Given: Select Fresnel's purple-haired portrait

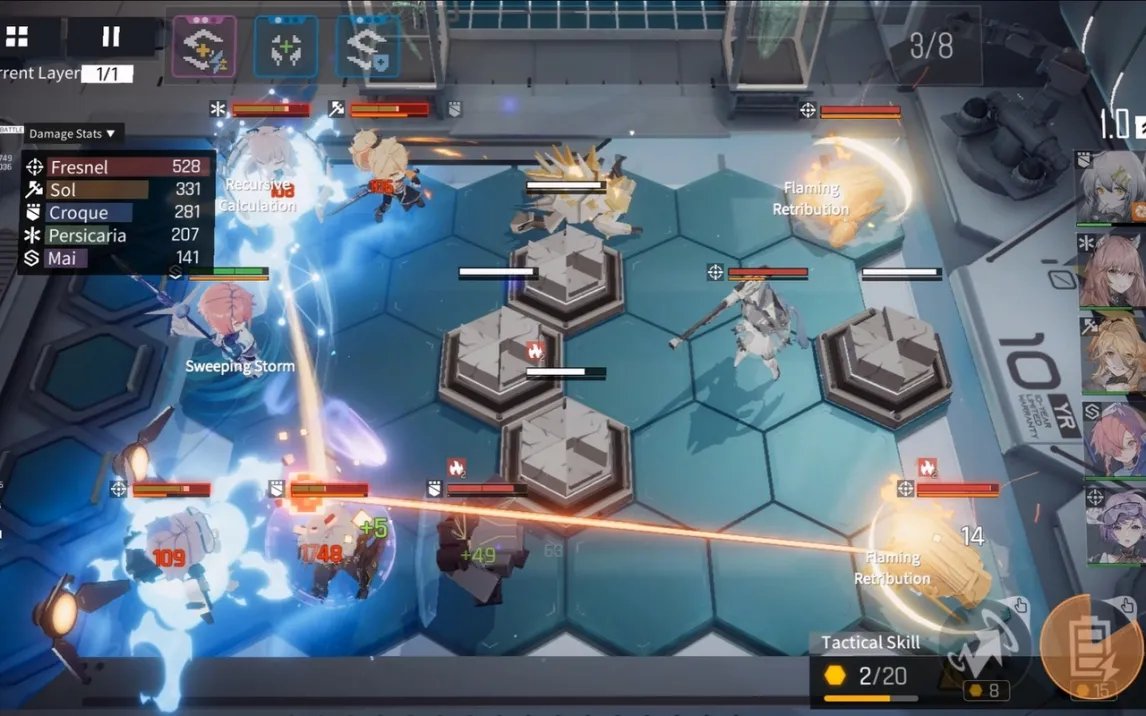Looking at the screenshot, I should coord(1113,522).
